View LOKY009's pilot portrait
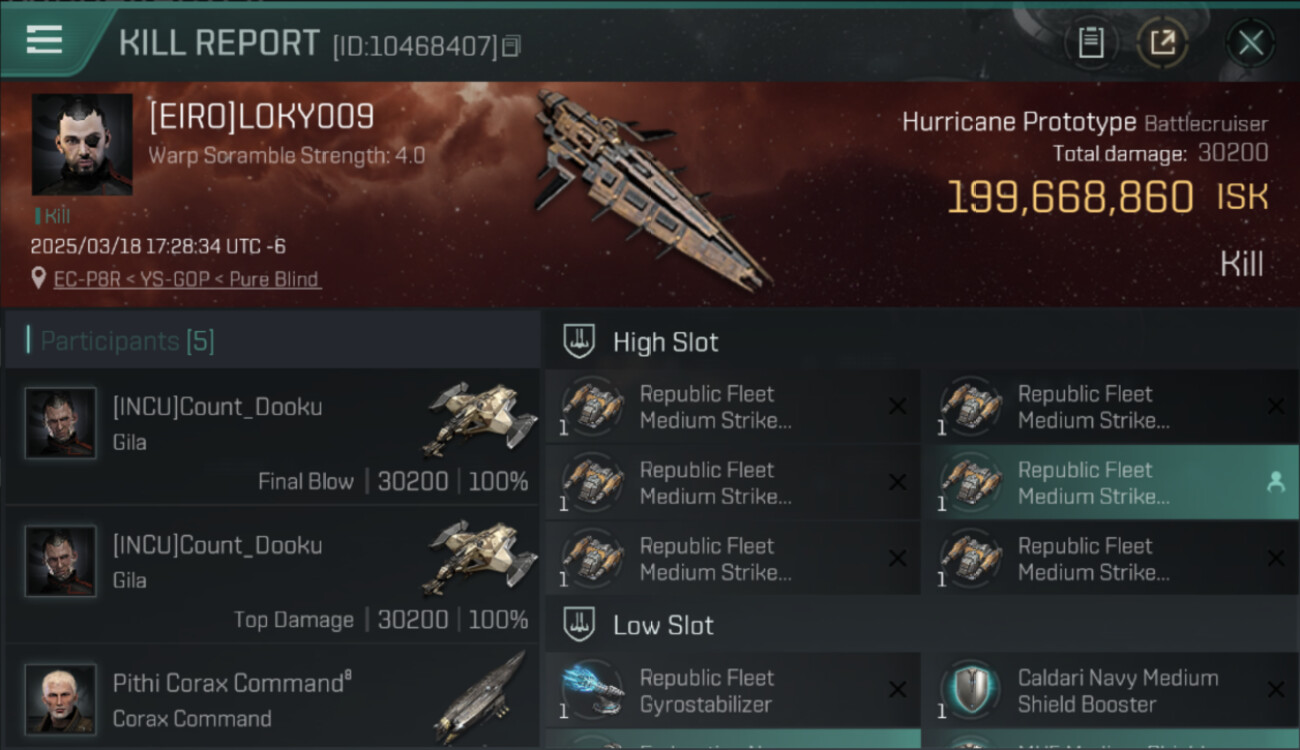Image resolution: width=1300 pixels, height=750 pixels. (x=82, y=145)
